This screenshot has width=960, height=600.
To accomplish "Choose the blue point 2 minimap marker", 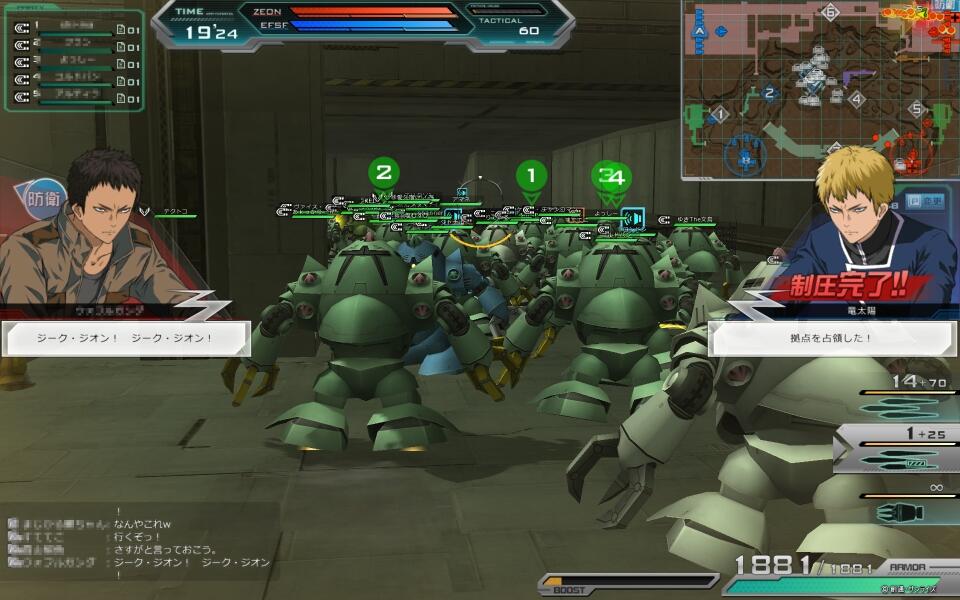I will 769,94.
